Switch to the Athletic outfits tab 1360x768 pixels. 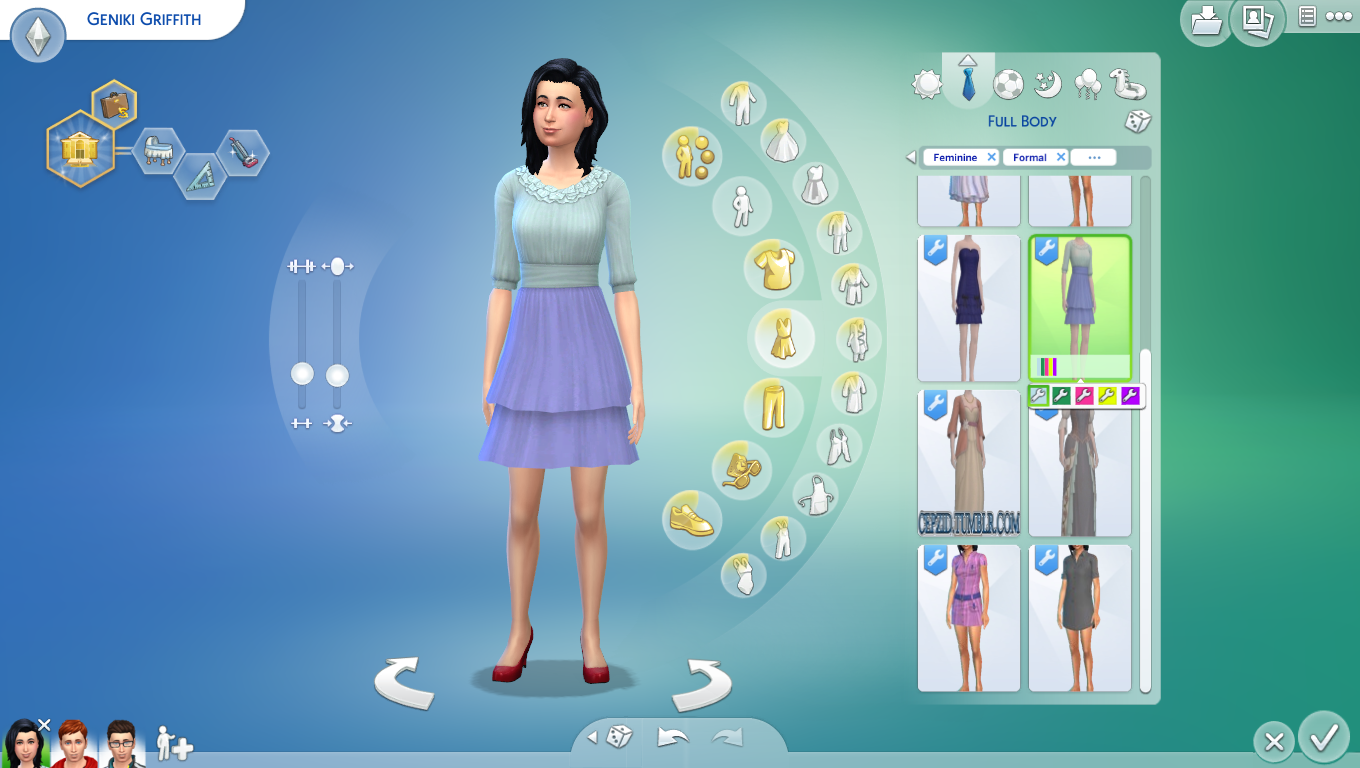[x=1006, y=85]
